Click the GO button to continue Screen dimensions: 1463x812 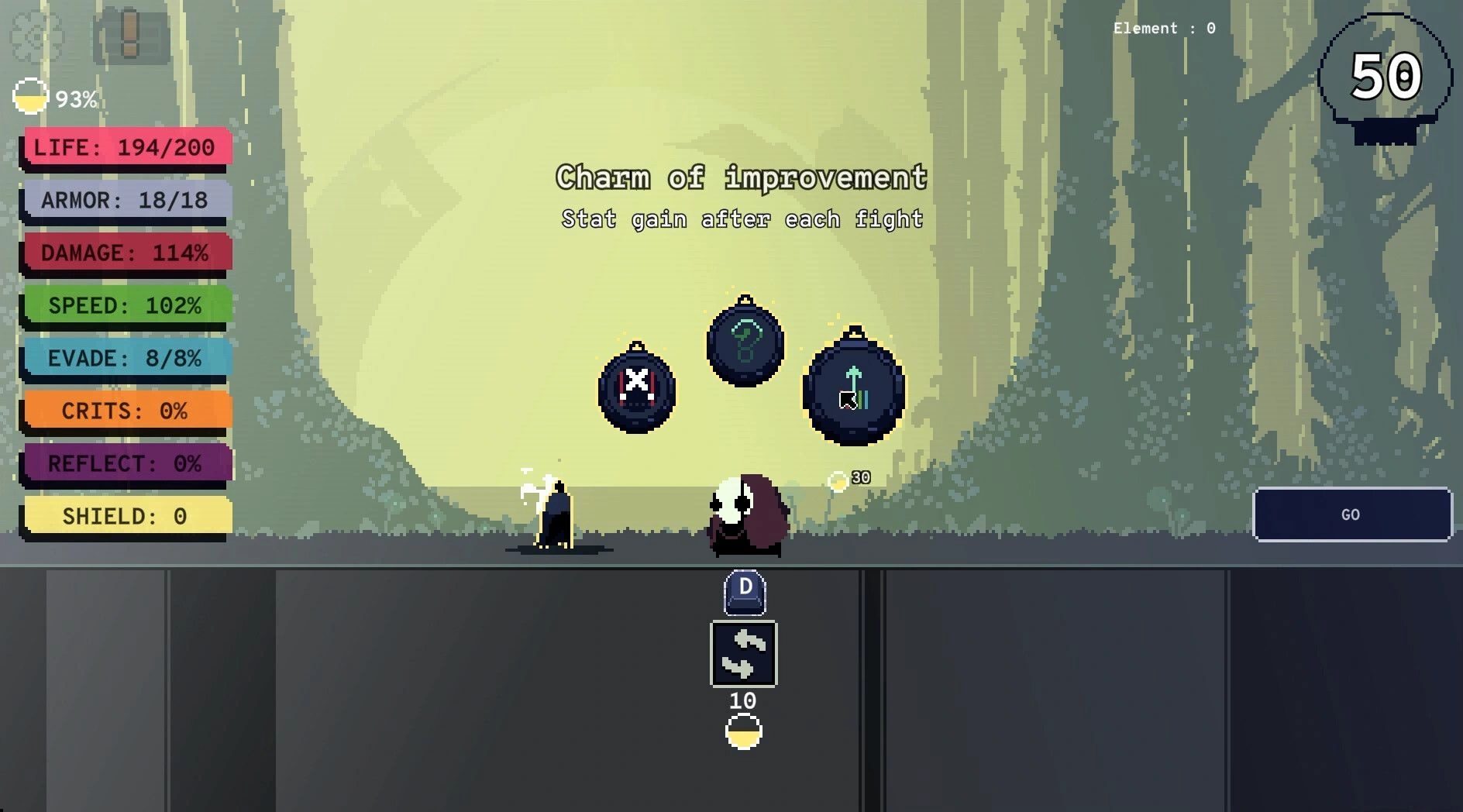(1351, 514)
